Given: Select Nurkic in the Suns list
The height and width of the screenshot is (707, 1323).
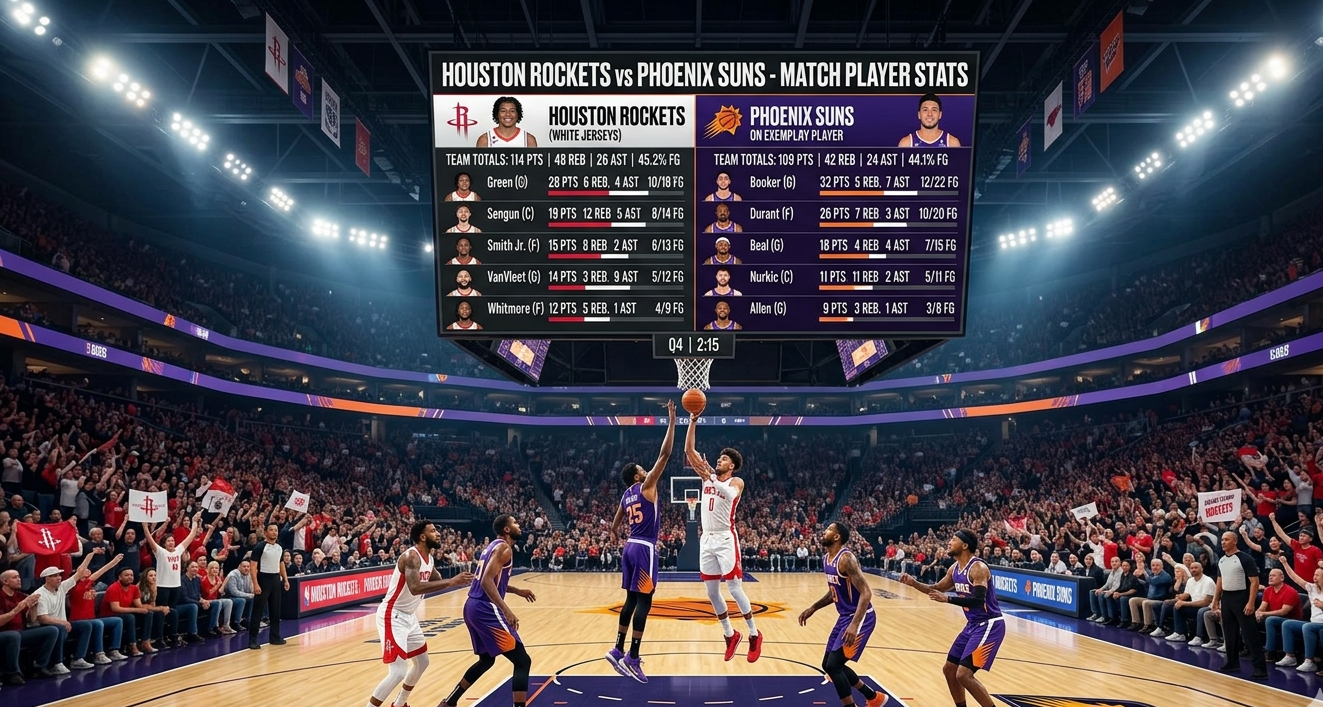Looking at the screenshot, I should point(832,277).
